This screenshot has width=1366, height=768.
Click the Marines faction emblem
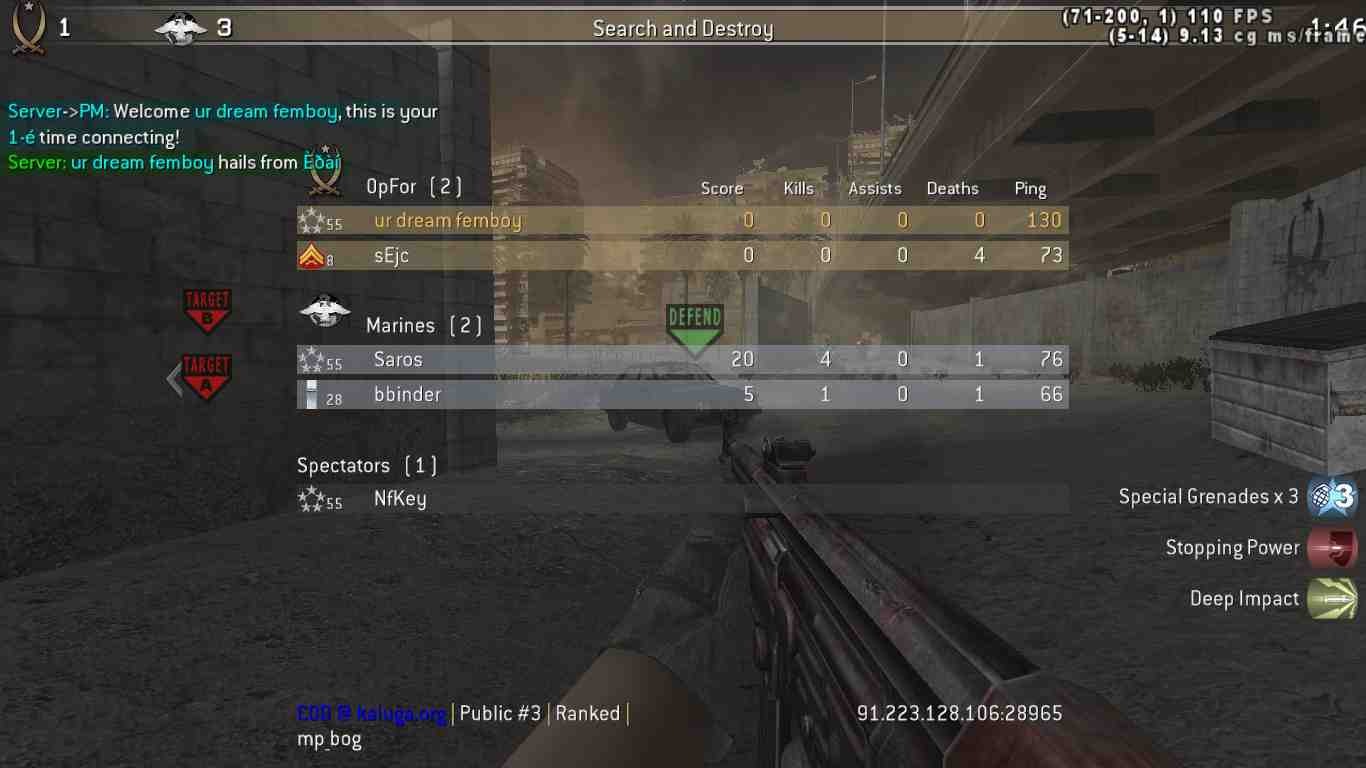pyautogui.click(x=322, y=313)
